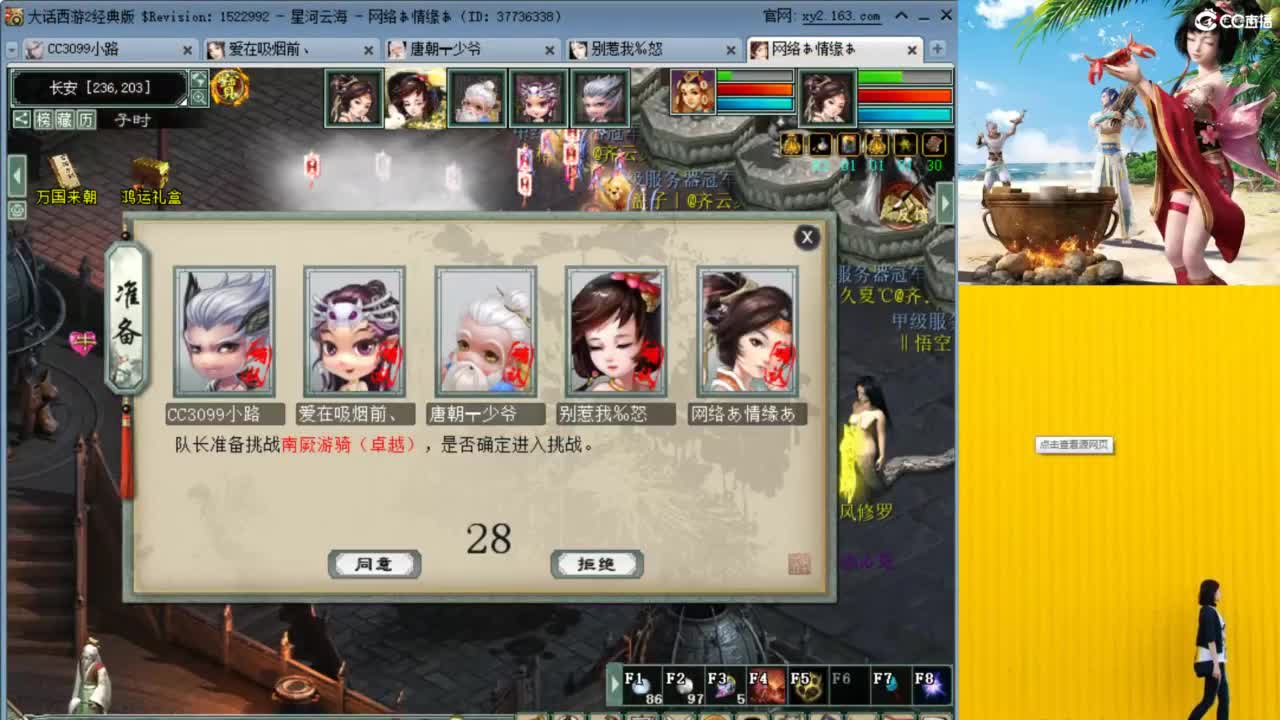Click 拒绝 to decline the challenge
1280x720 pixels.
597,563
